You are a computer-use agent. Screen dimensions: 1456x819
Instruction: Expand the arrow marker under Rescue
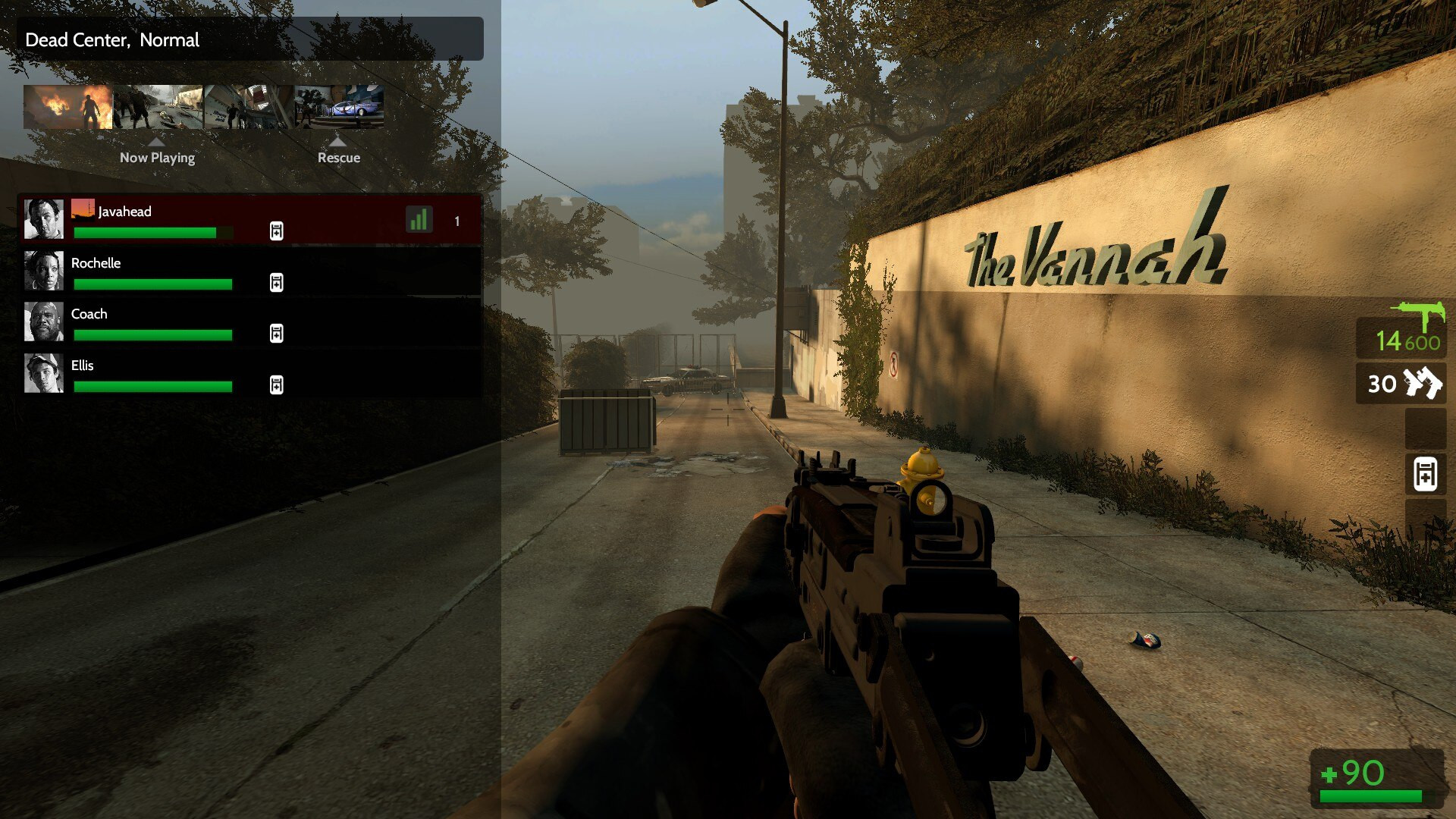(x=340, y=141)
